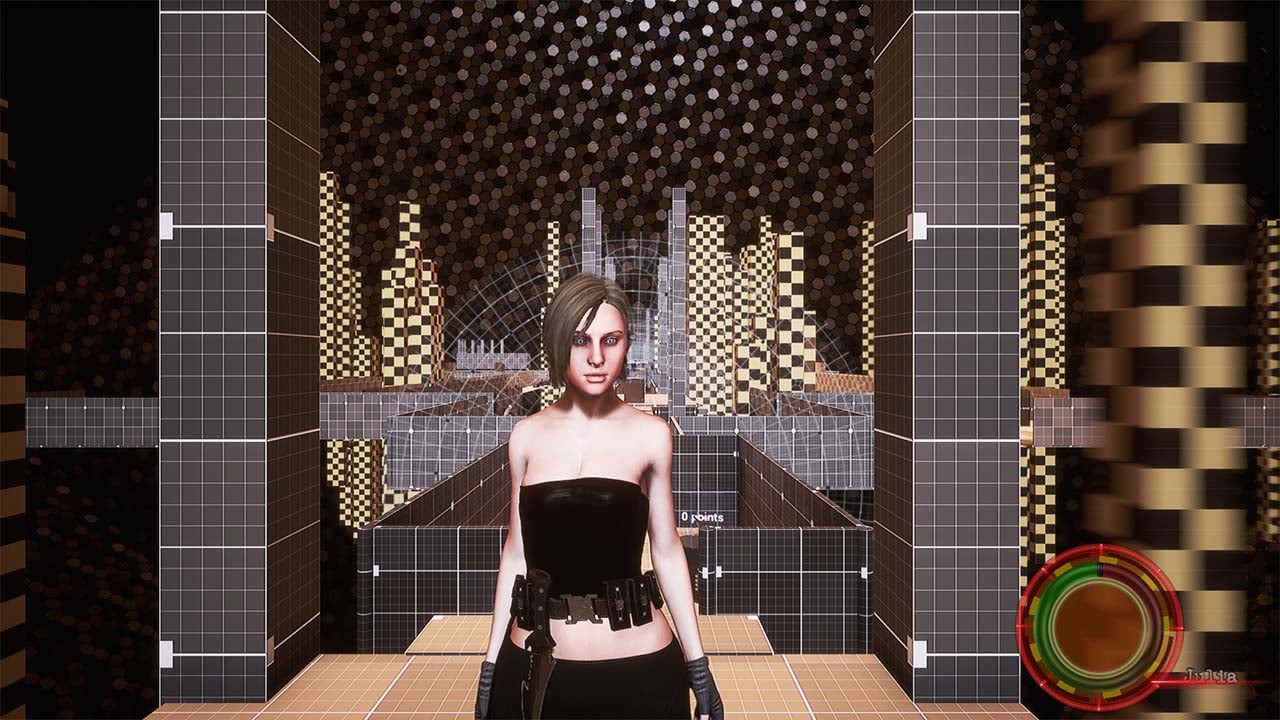The height and width of the screenshot is (720, 1280).
Task: Click the dark notch marker atop the gauge
Action: click(x=1101, y=569)
